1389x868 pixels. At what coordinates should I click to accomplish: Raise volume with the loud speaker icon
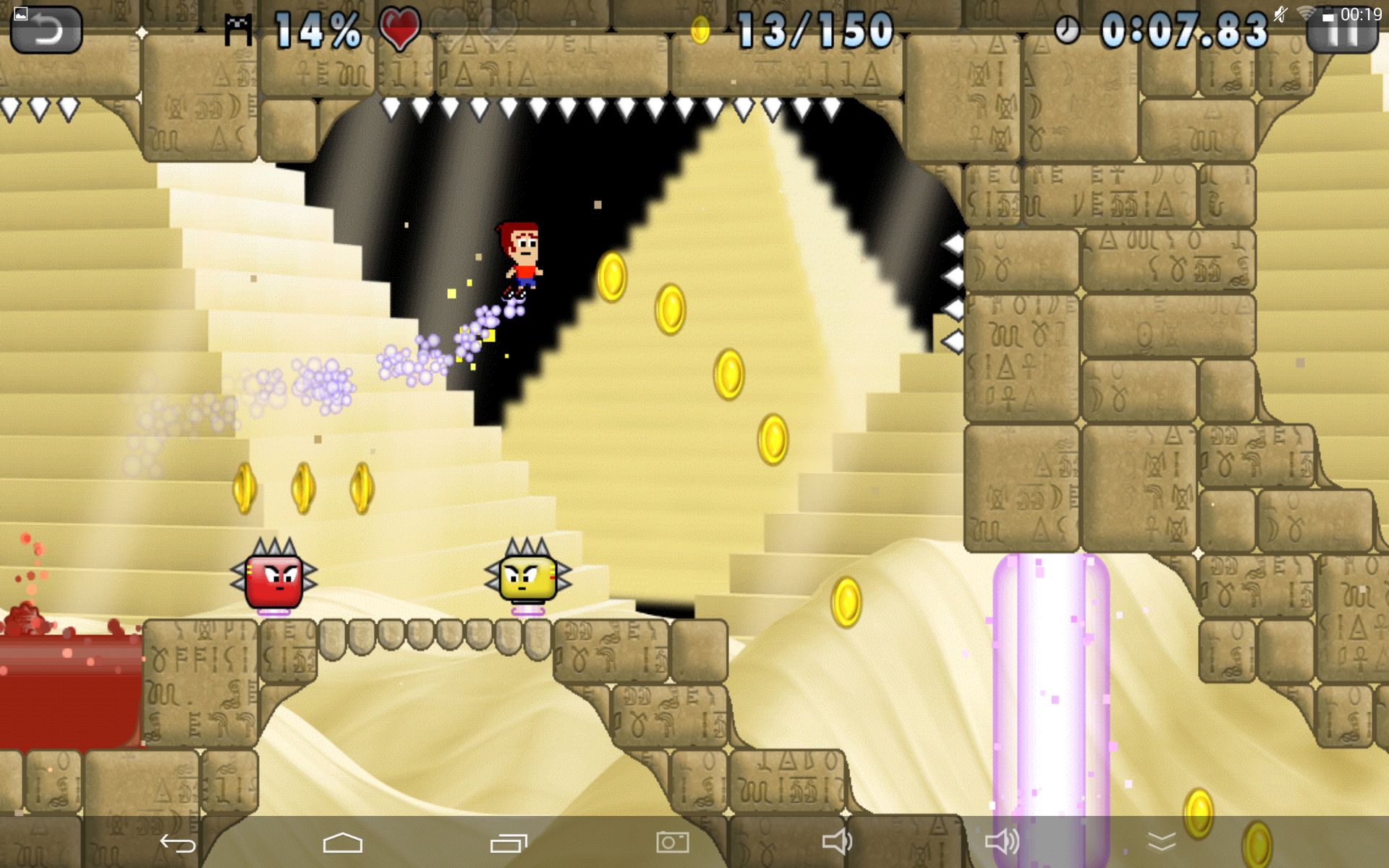(1002, 842)
